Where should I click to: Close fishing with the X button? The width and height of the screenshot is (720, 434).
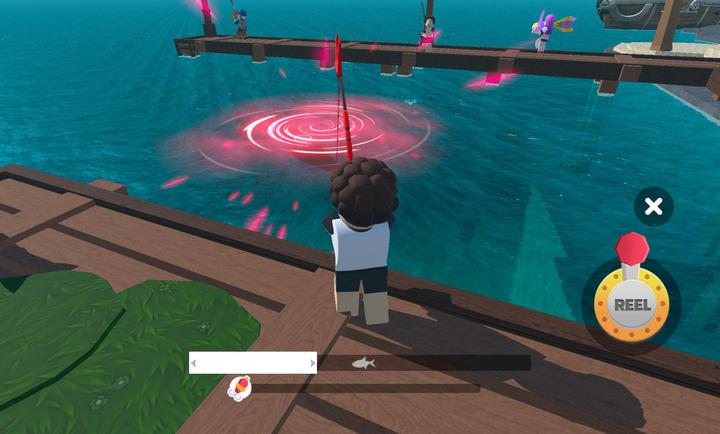coord(653,207)
